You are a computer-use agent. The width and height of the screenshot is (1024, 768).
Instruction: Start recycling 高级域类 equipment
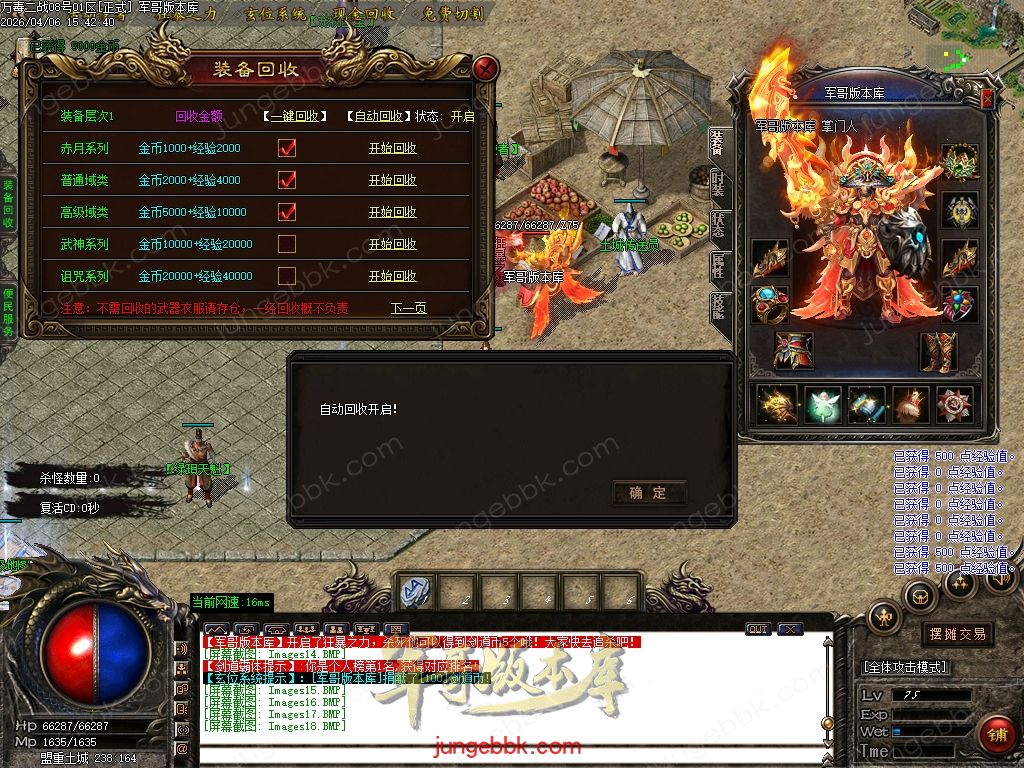[392, 212]
